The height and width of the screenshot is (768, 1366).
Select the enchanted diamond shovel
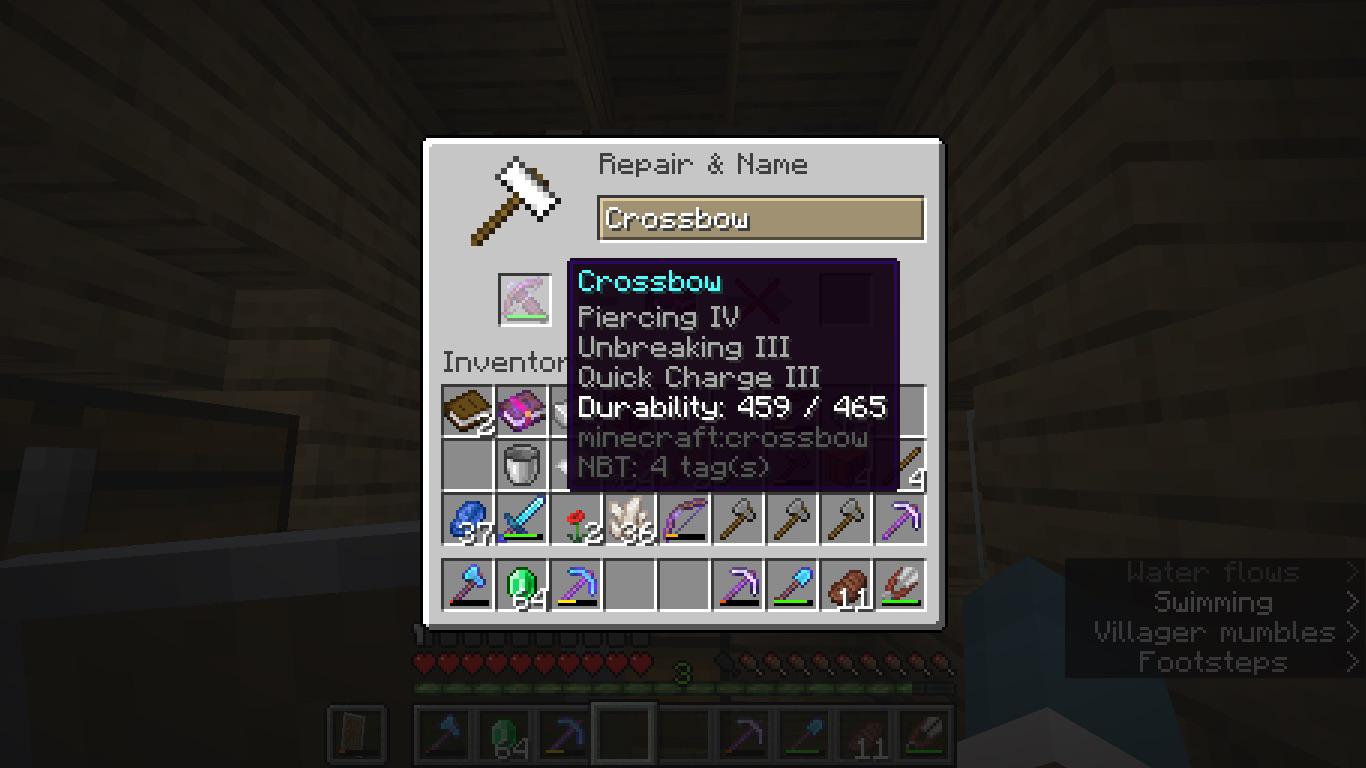[x=792, y=584]
